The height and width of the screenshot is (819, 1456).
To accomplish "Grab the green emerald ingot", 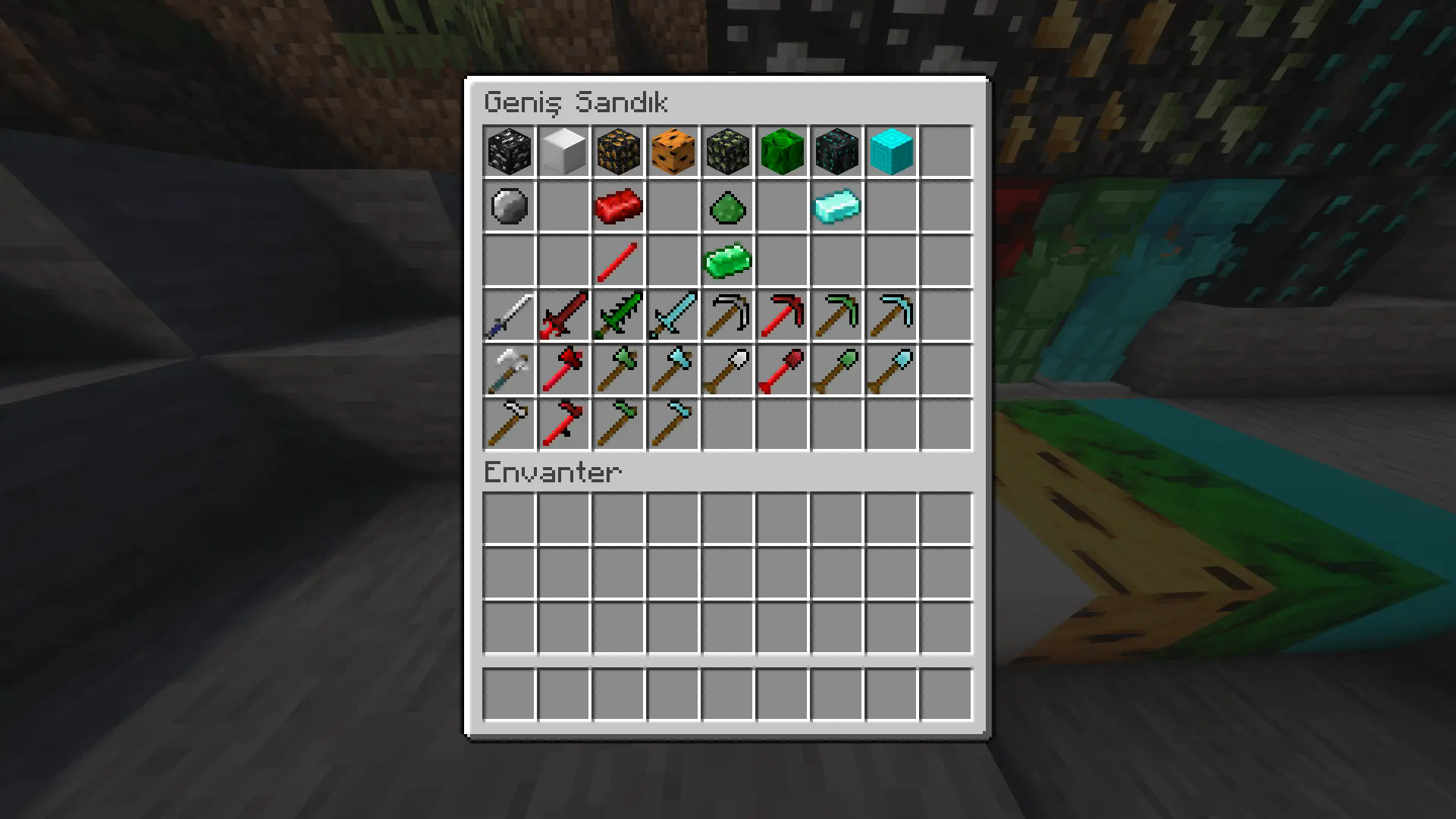I will (728, 261).
